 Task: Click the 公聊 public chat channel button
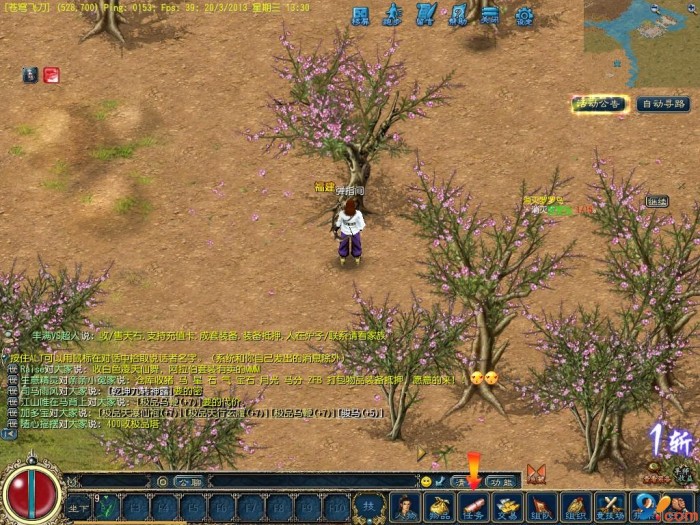click(x=188, y=481)
